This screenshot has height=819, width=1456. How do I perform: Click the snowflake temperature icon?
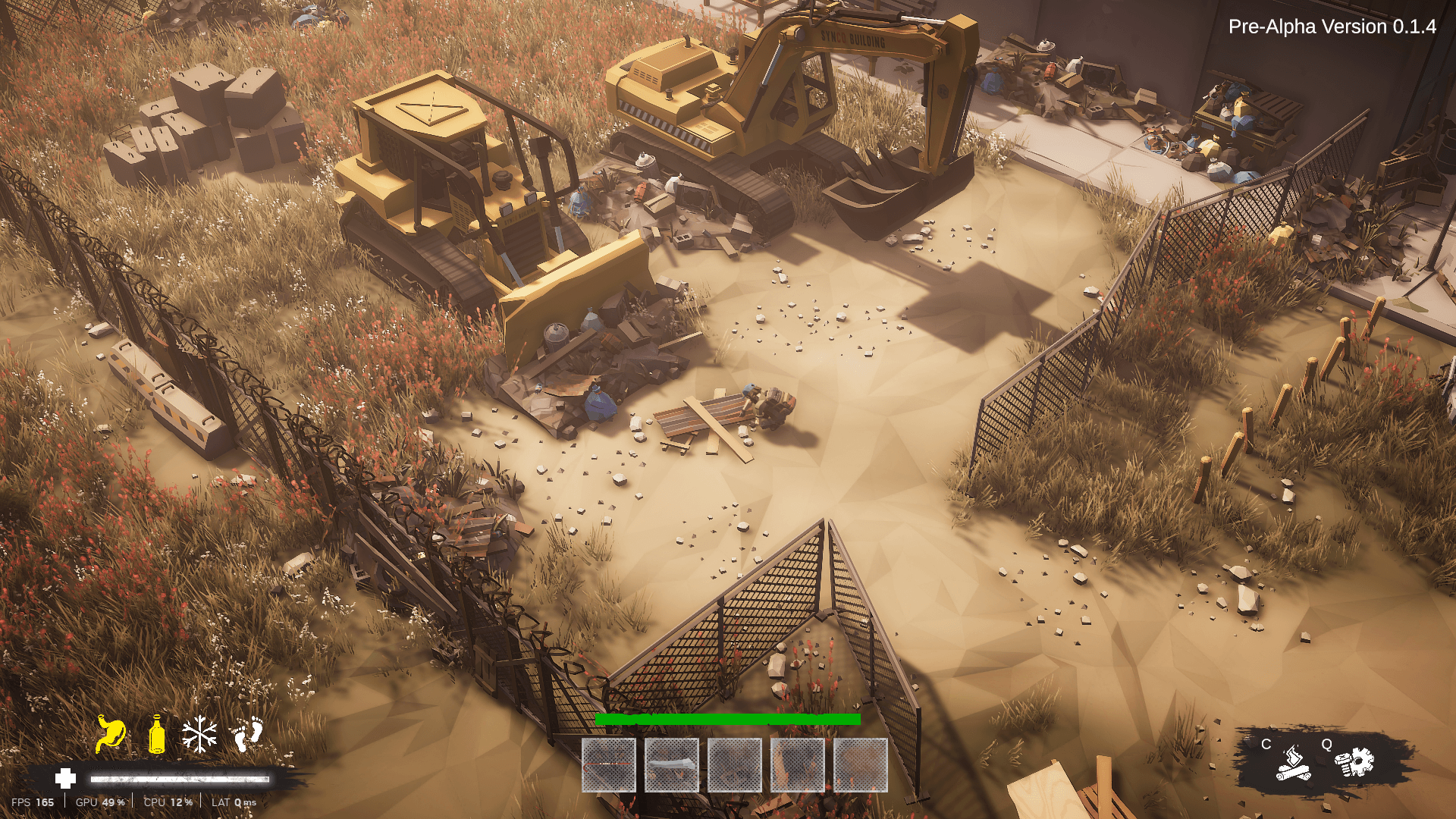[200, 734]
